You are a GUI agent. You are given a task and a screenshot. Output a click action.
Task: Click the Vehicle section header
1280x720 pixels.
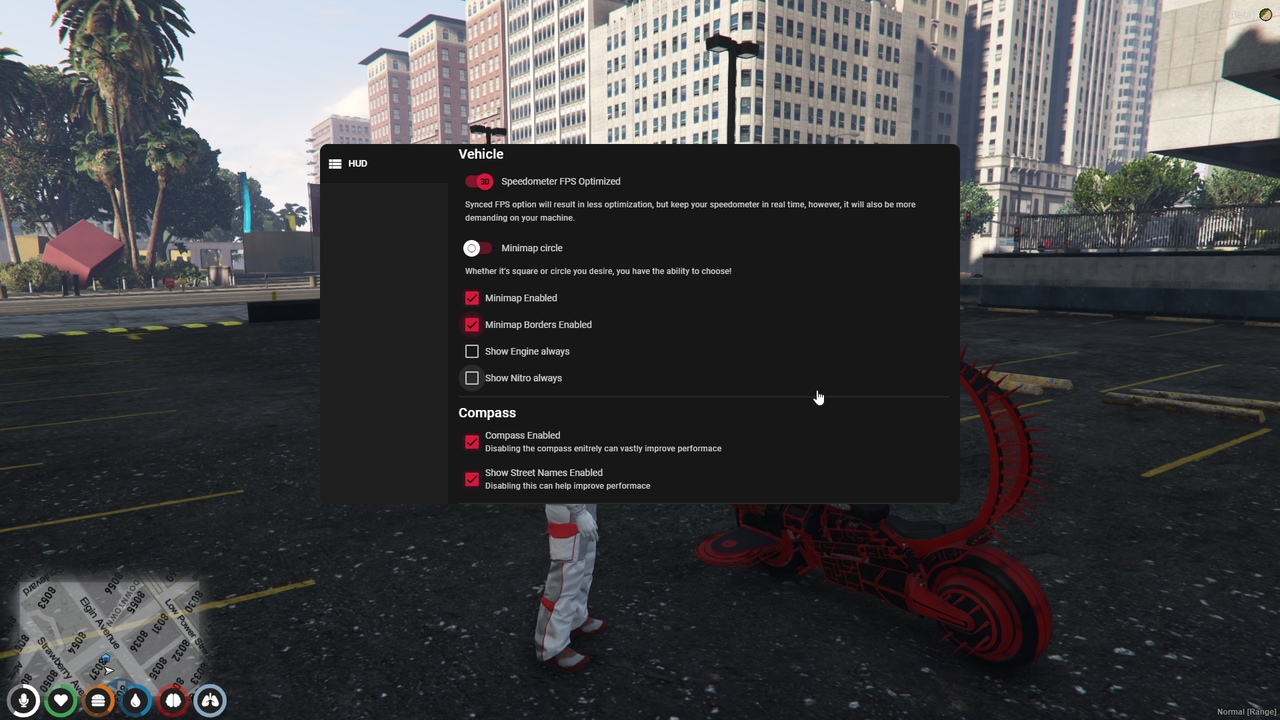(x=480, y=154)
